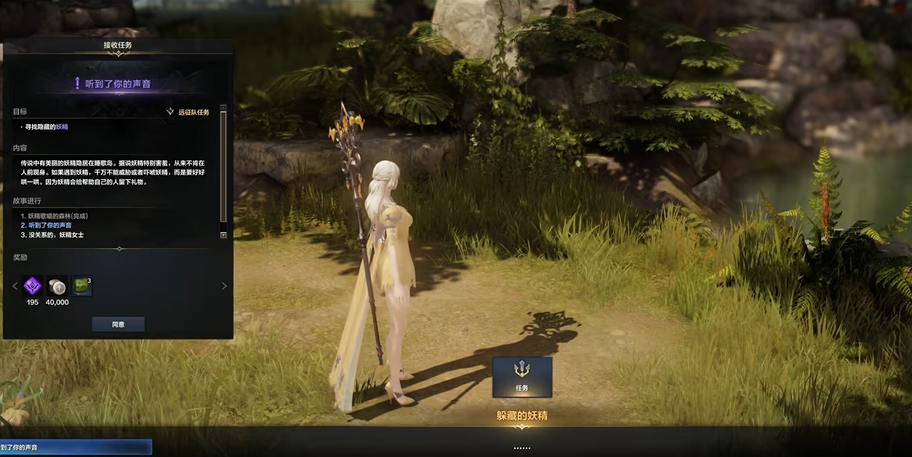Select the green chest reward icon

82,286
